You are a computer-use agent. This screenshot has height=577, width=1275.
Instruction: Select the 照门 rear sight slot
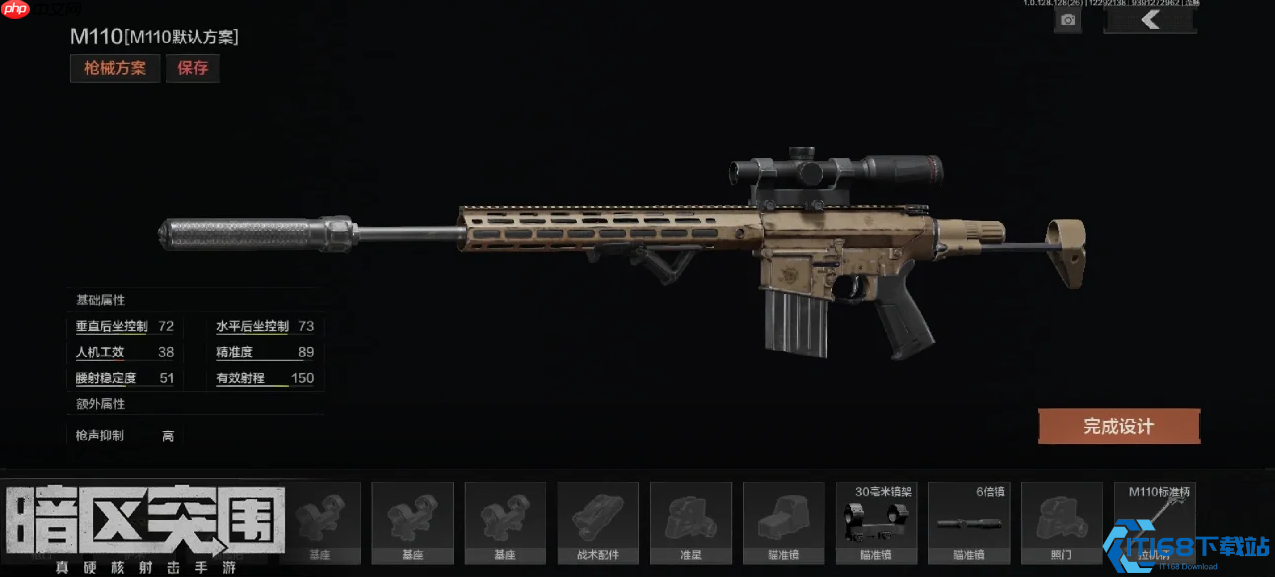(x=1062, y=522)
